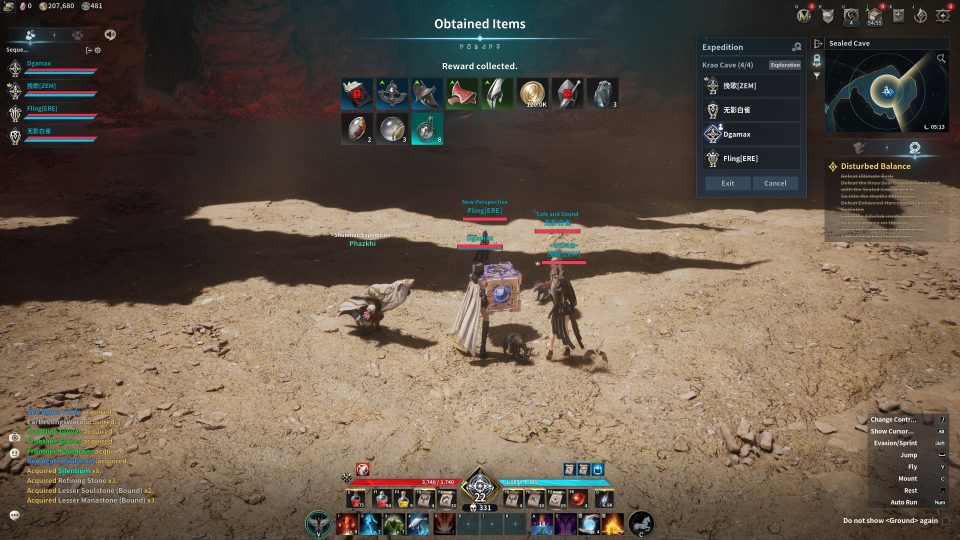The image size is (960, 540).
Task: Activate the flame skill at the hotbar's right end
Action: (612, 523)
